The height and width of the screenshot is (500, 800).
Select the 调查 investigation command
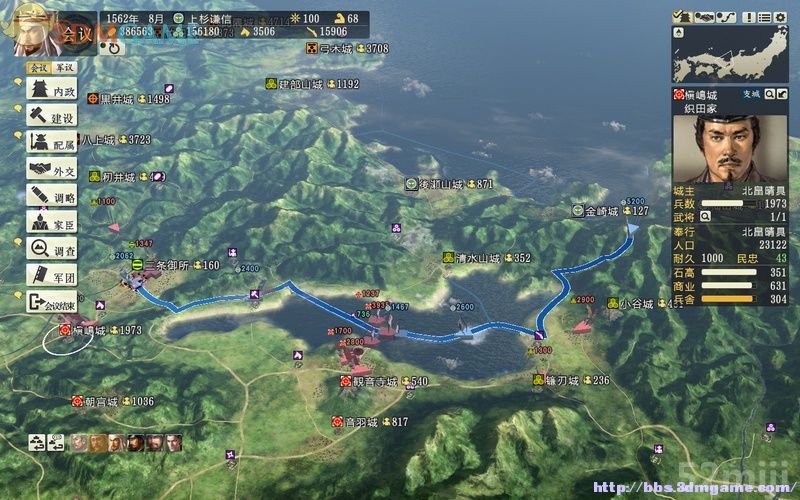point(52,250)
